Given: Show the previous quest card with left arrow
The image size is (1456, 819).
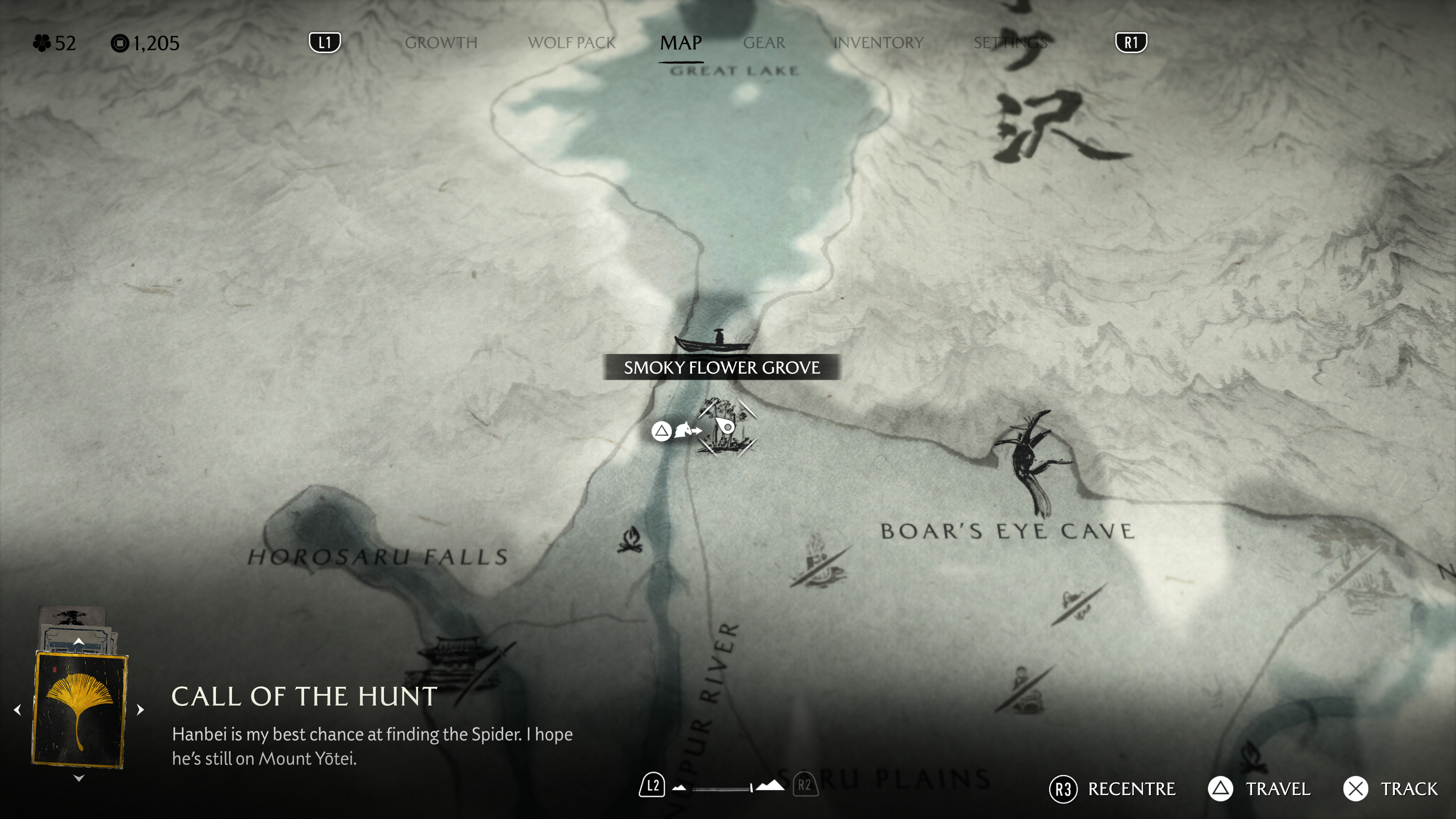Looking at the screenshot, I should click(x=17, y=709).
